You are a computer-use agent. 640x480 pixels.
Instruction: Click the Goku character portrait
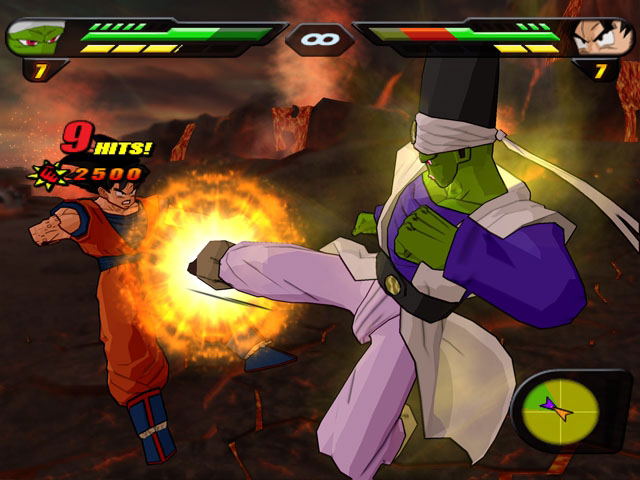tap(602, 38)
